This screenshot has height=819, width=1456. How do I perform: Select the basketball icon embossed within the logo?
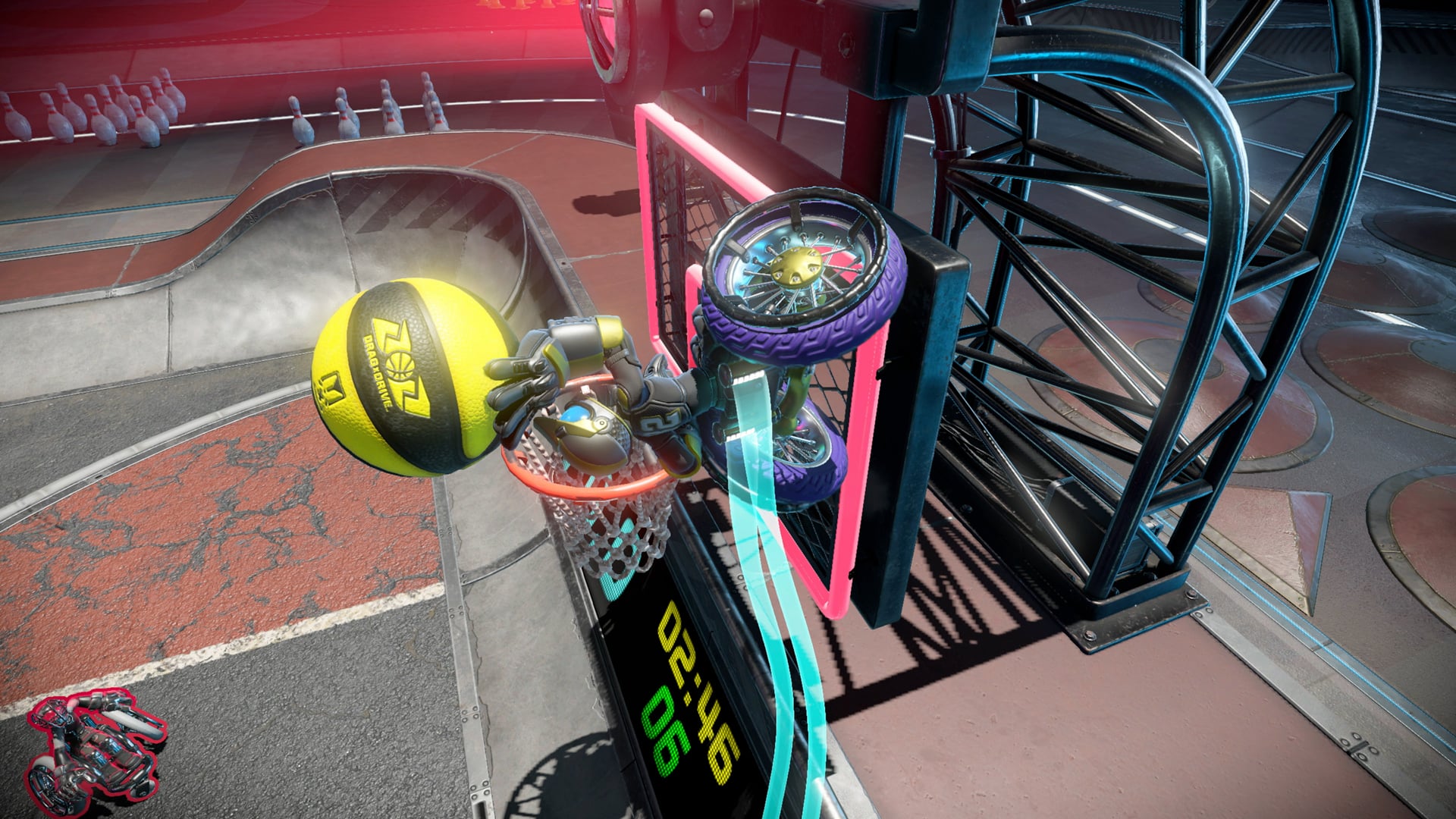tap(399, 366)
